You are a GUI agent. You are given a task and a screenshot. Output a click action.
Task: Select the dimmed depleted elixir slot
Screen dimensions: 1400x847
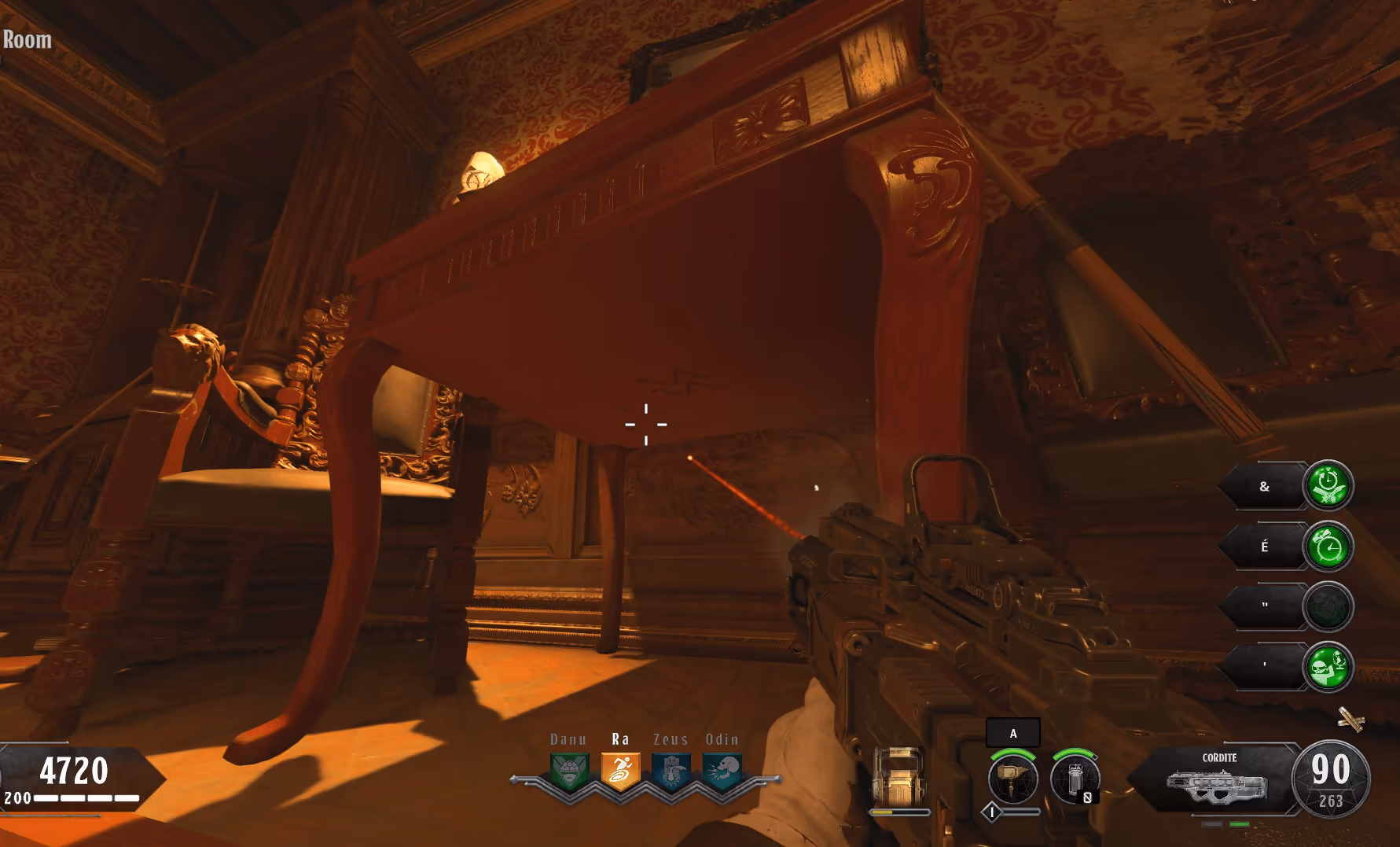pyautogui.click(x=1328, y=606)
